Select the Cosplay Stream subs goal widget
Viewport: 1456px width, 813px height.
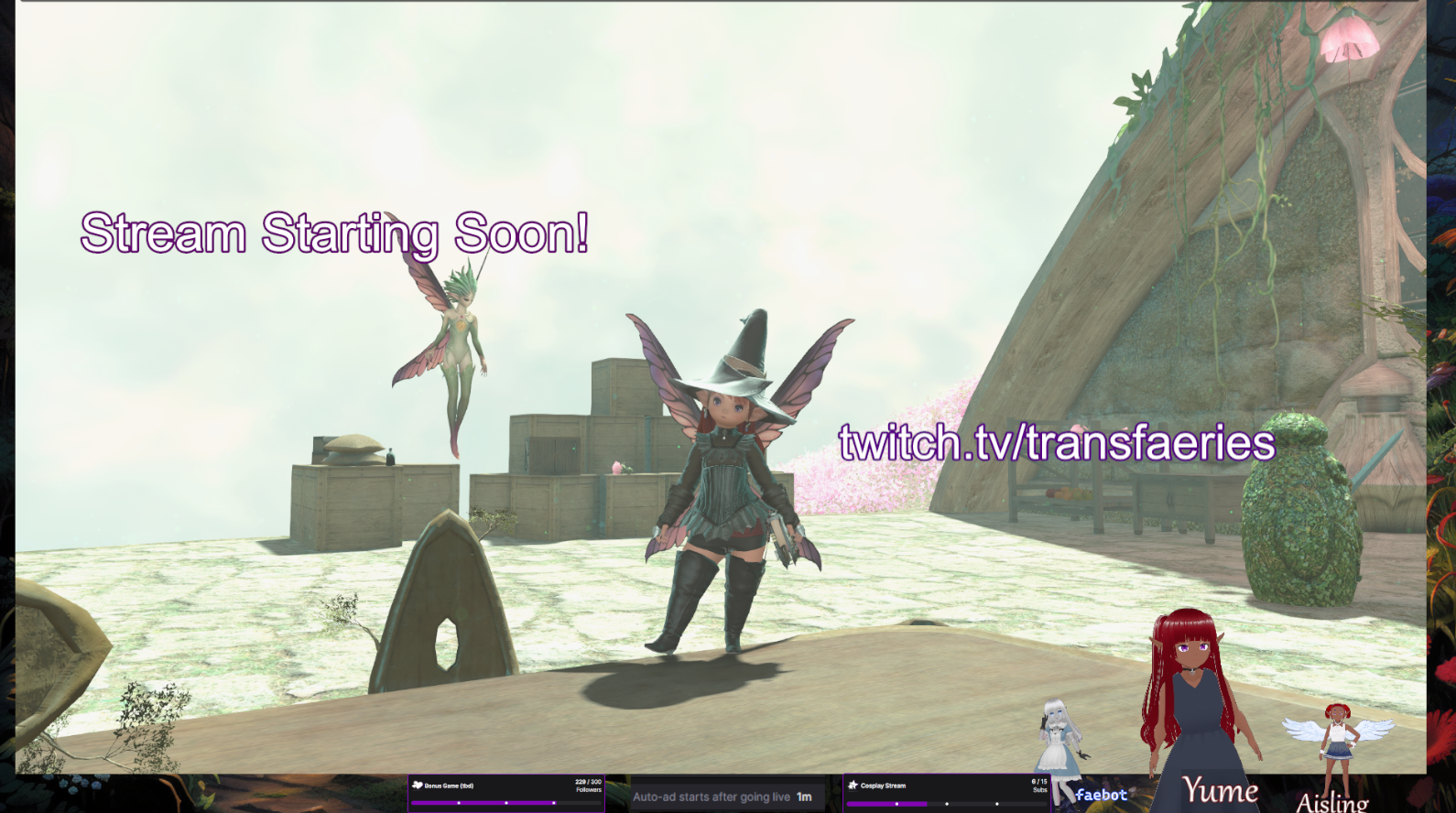pos(947,793)
